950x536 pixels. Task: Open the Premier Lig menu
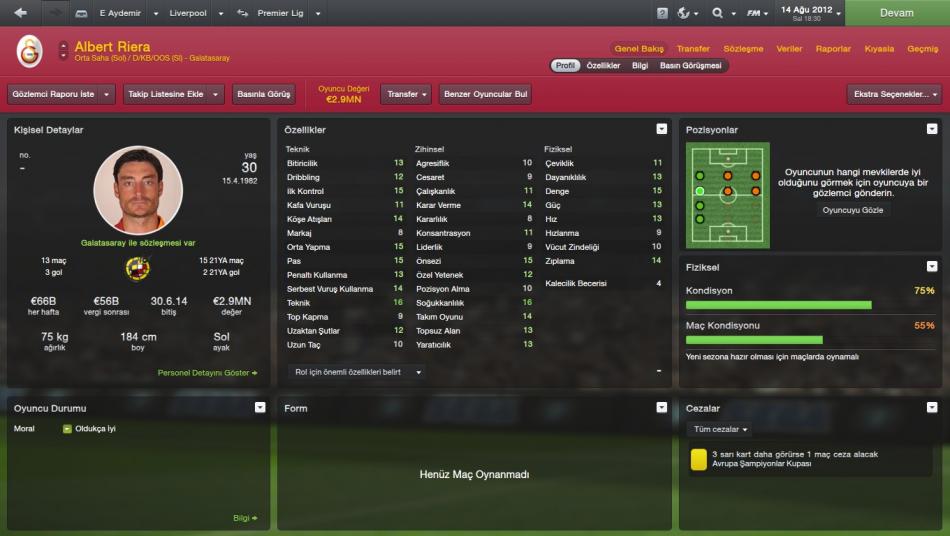pos(280,13)
